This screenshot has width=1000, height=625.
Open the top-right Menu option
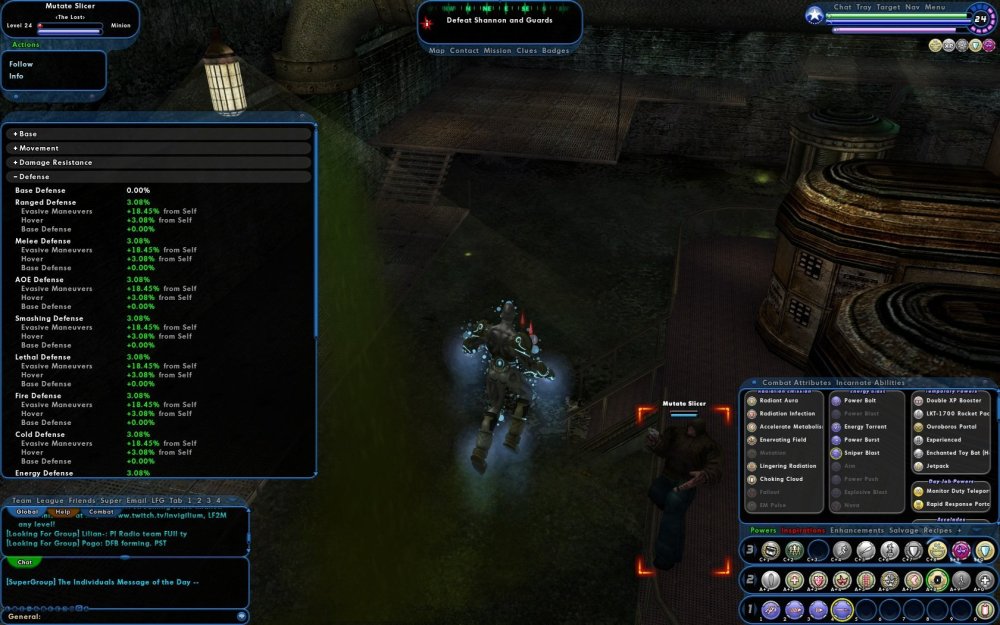(935, 7)
